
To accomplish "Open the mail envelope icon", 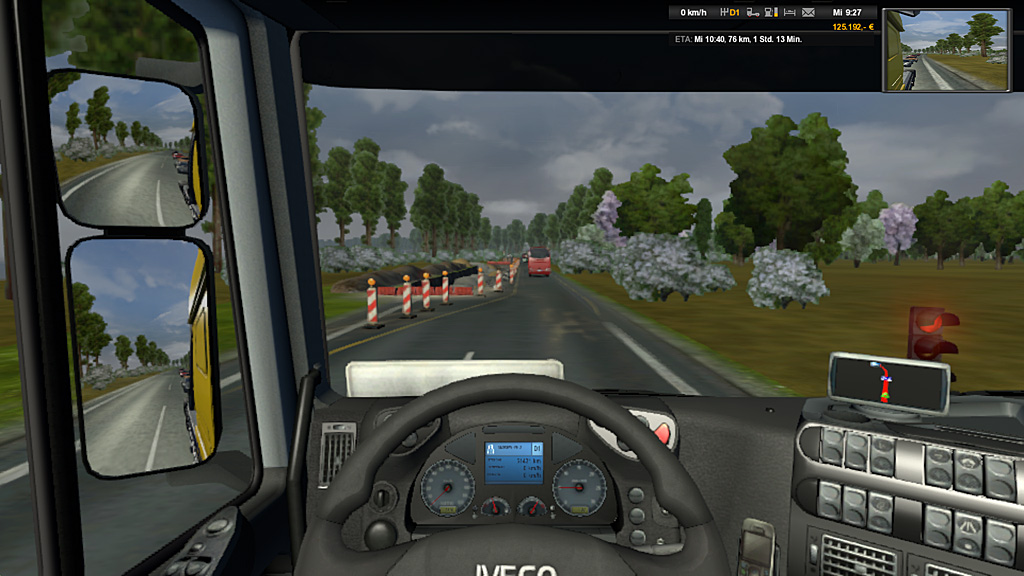I will click(x=808, y=13).
